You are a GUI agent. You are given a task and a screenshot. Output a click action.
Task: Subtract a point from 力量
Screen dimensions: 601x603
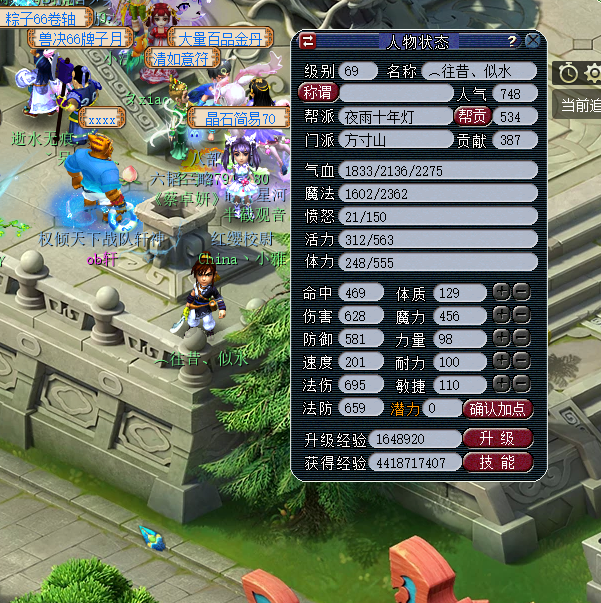pos(520,339)
